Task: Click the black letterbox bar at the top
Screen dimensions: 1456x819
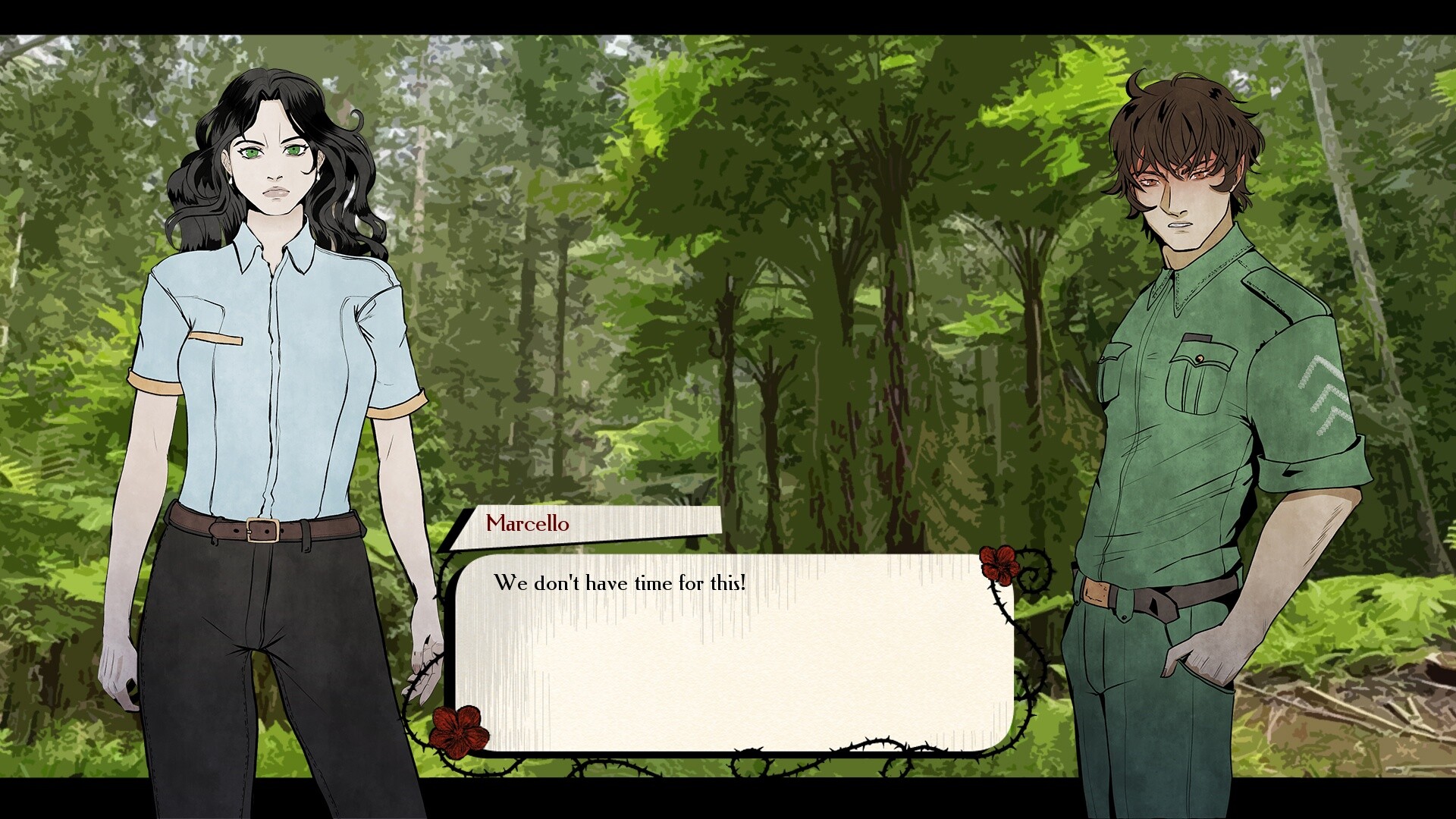Action: [x=728, y=15]
